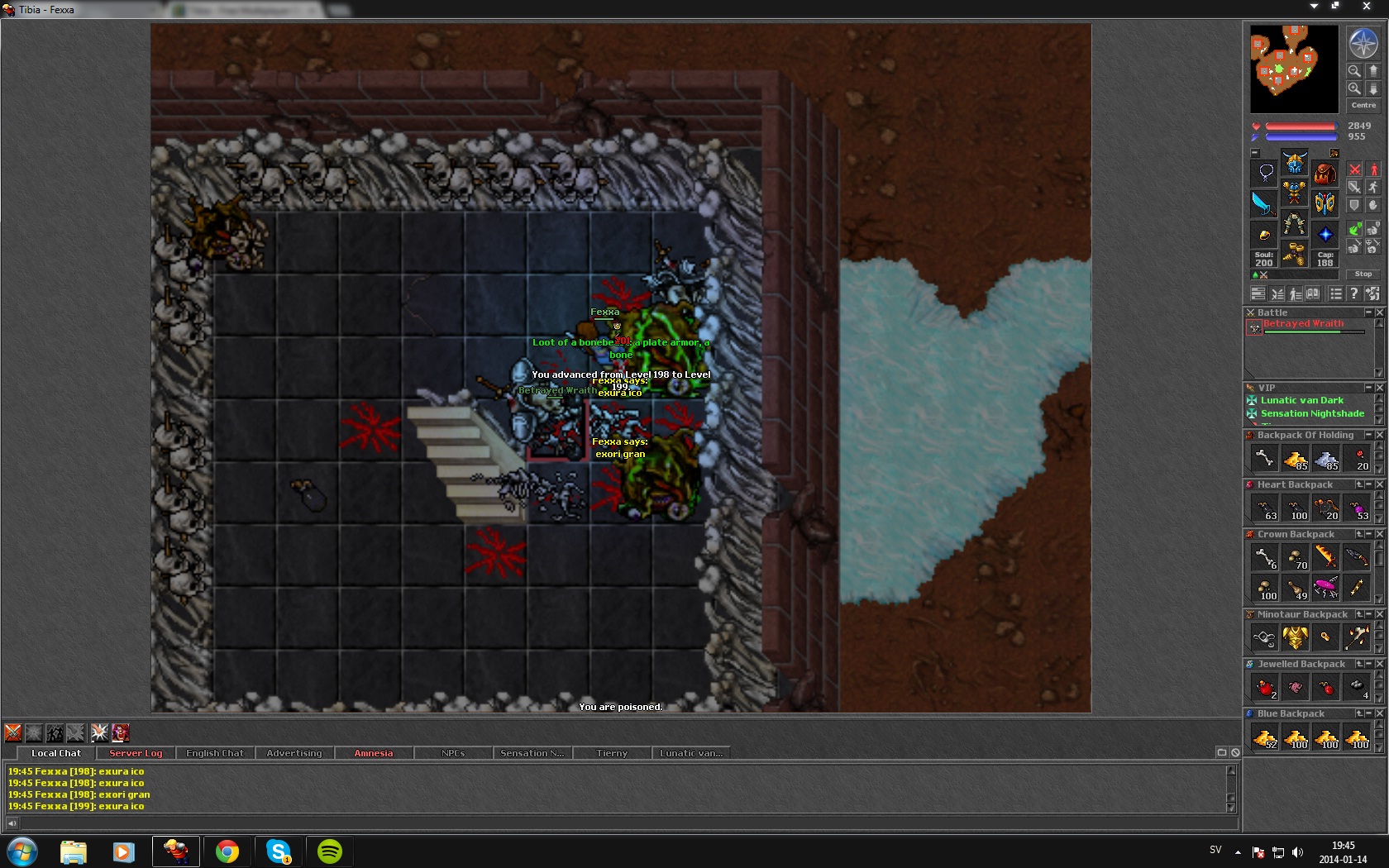Open the Advertising chat tab
The image size is (1389, 868).
coord(294,753)
